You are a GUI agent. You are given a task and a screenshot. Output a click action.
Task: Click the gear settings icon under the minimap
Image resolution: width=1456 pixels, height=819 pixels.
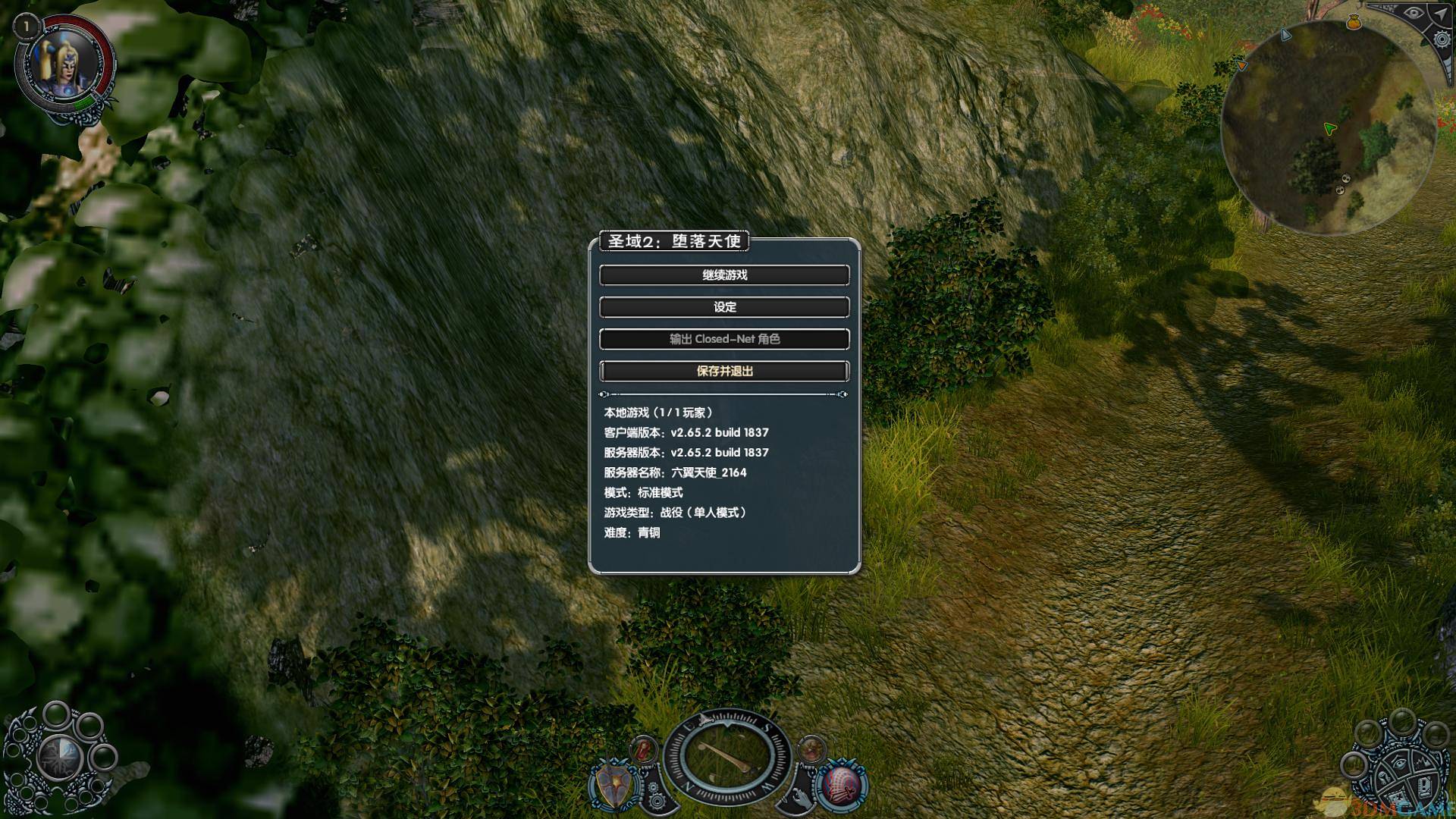(x=1442, y=39)
